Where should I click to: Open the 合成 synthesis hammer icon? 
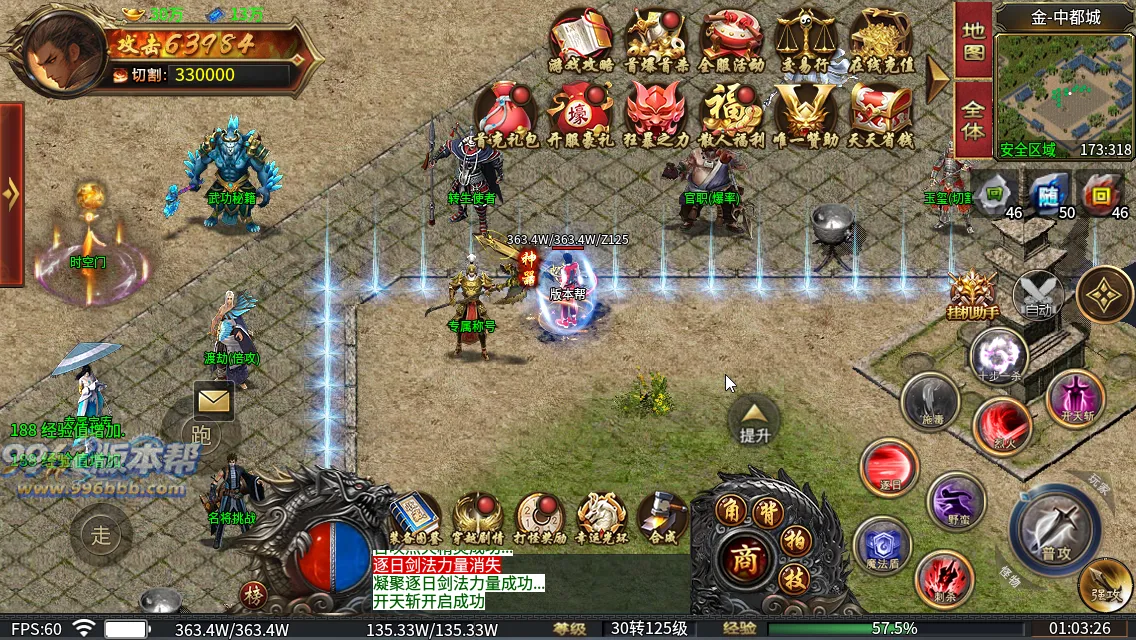[662, 517]
